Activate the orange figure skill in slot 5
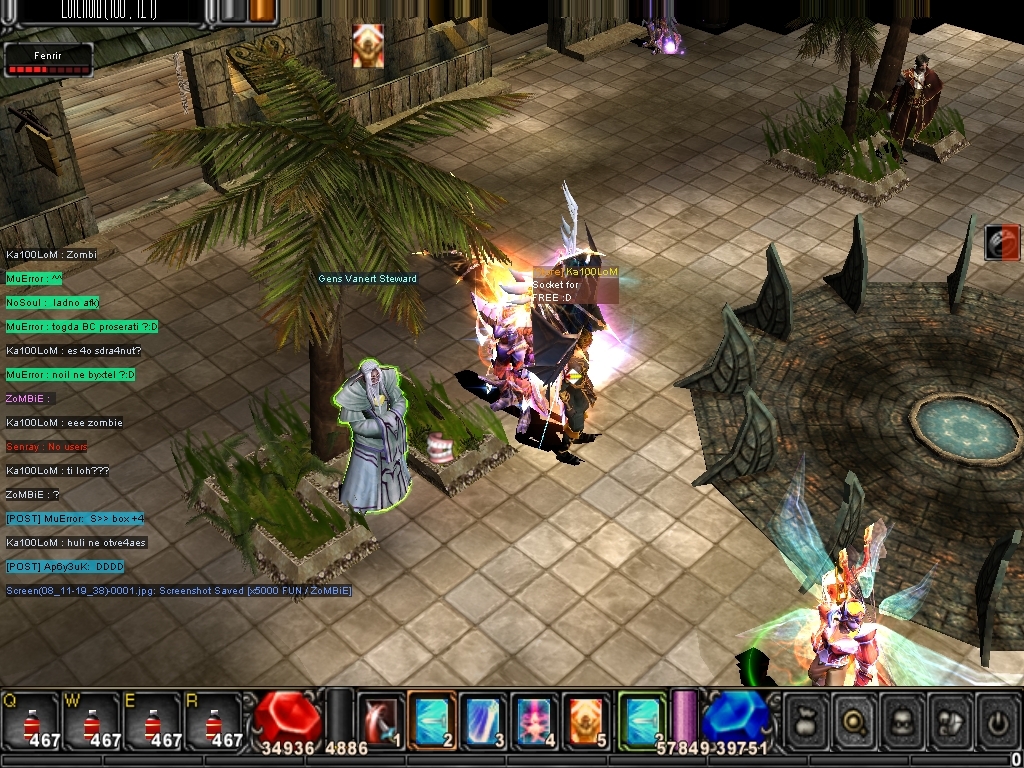1024x768 pixels. [x=587, y=718]
